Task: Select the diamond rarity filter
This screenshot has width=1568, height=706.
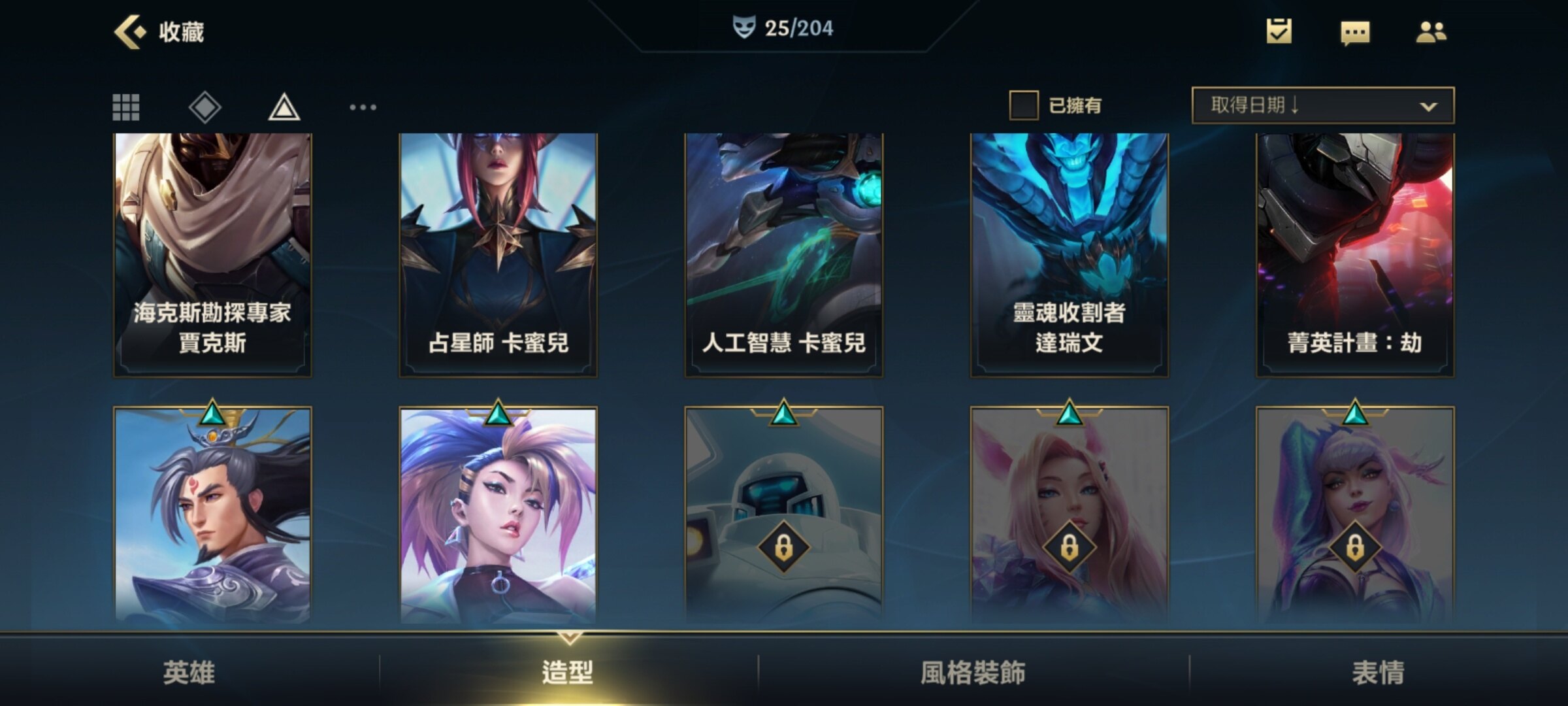Action: click(x=205, y=107)
